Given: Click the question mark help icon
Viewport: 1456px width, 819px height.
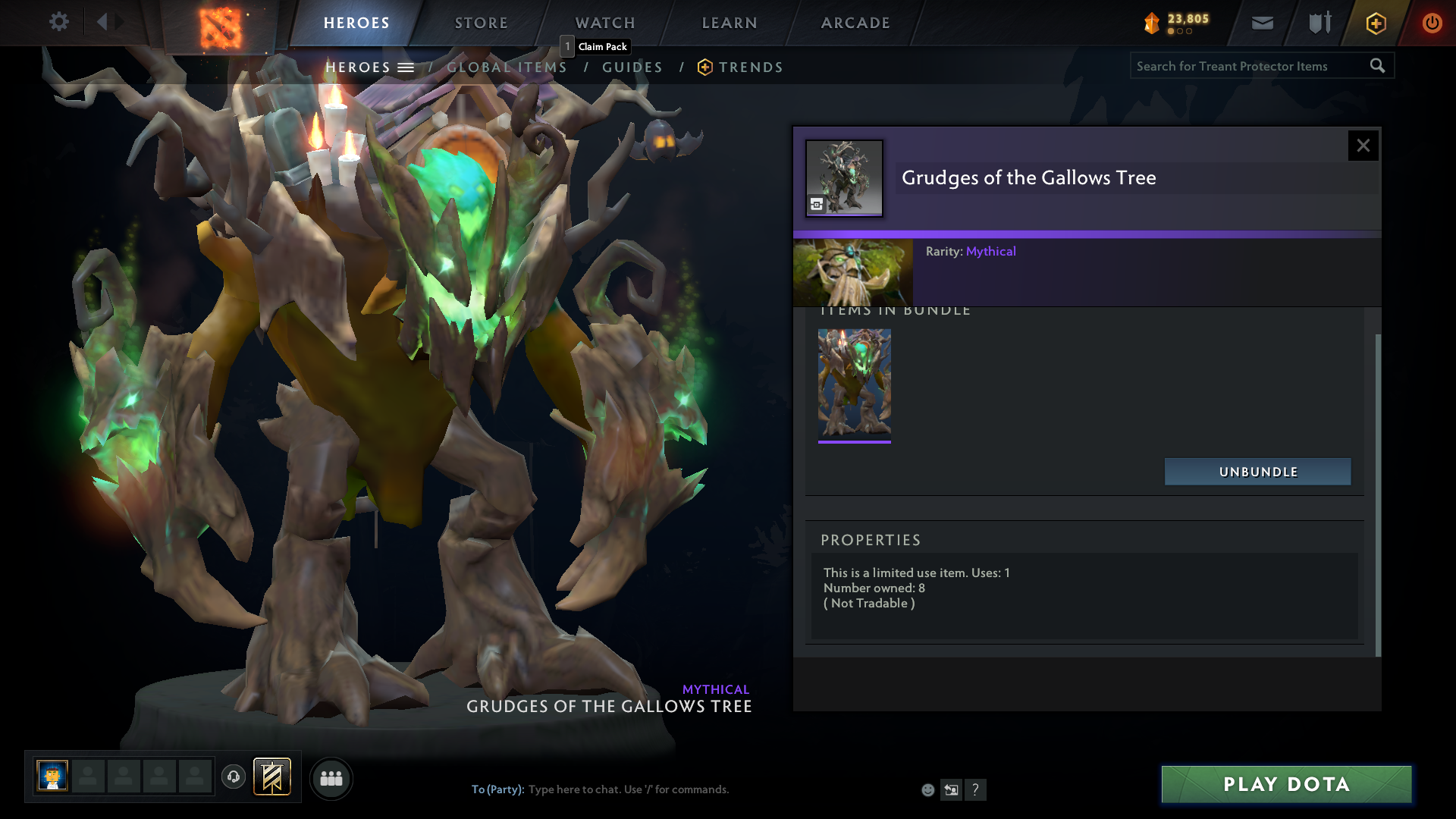Looking at the screenshot, I should [x=976, y=789].
